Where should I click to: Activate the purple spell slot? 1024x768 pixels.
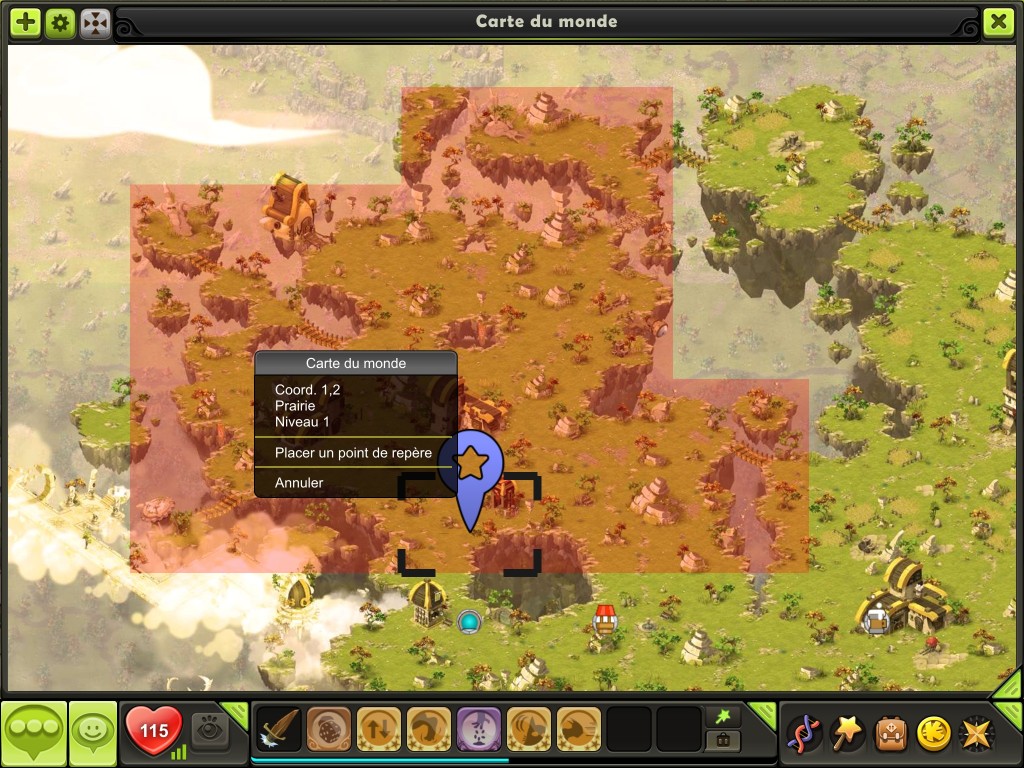[x=478, y=729]
